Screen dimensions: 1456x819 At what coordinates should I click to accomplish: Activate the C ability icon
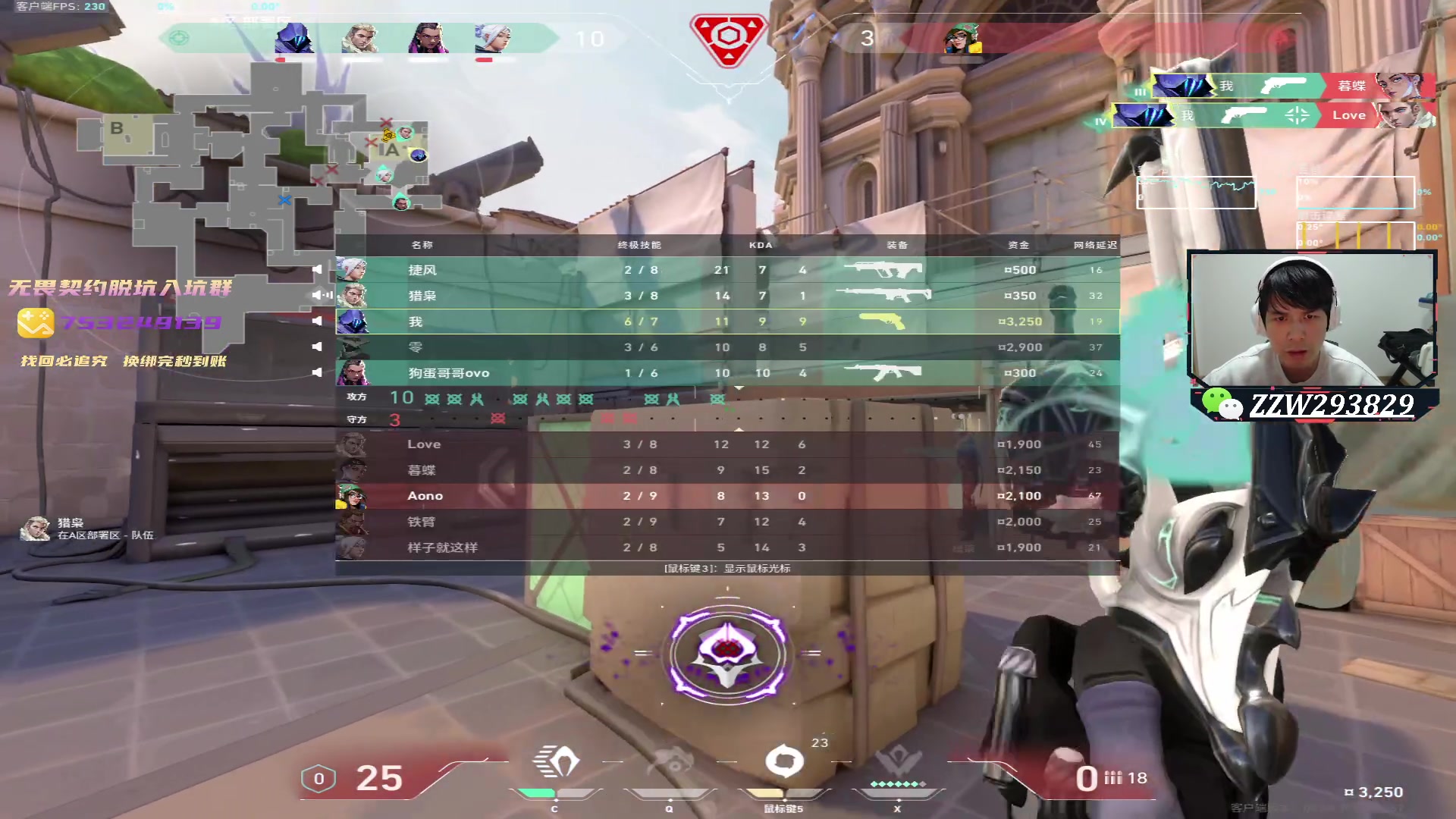pos(556,763)
